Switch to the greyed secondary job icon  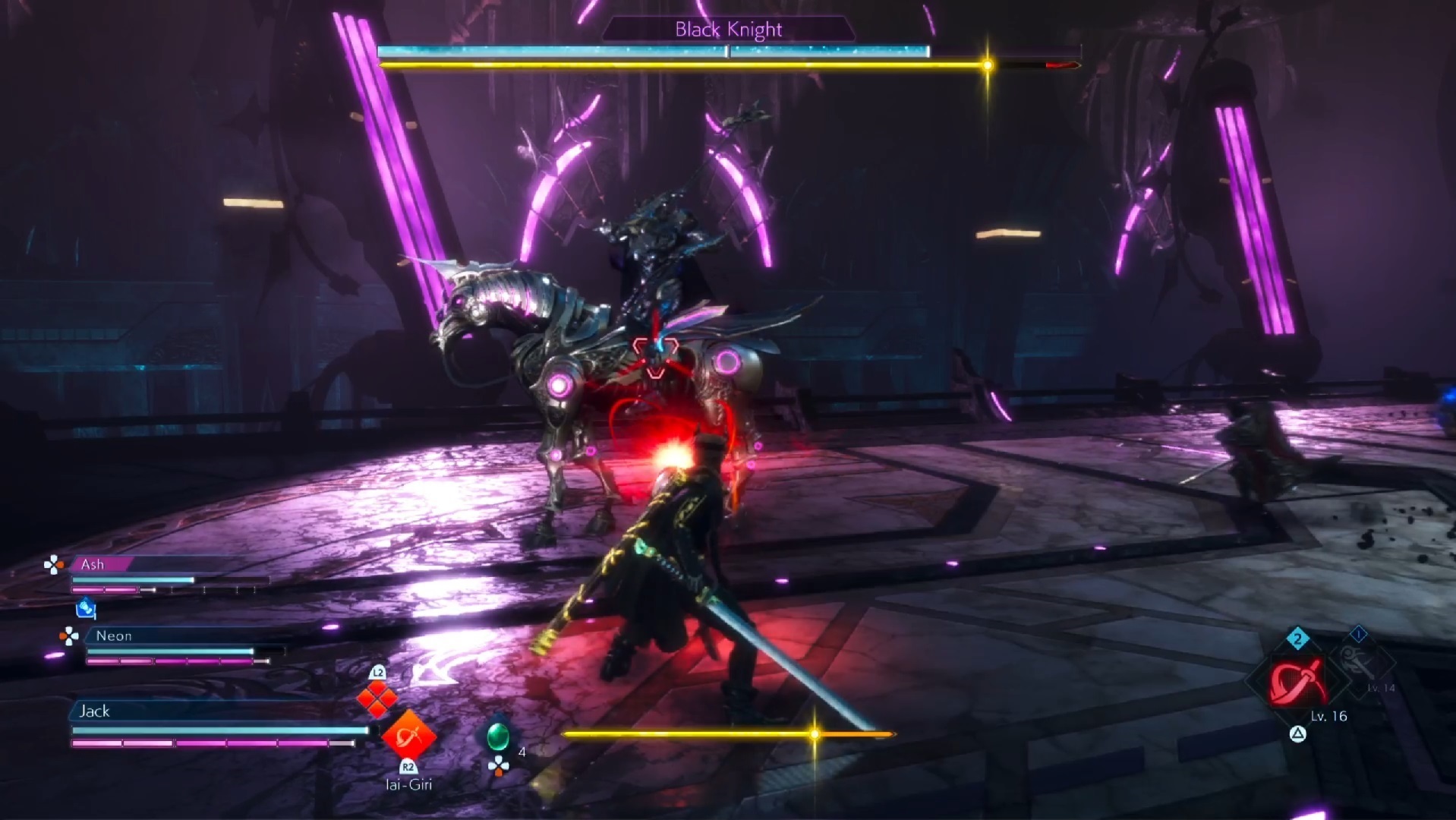(x=1359, y=663)
